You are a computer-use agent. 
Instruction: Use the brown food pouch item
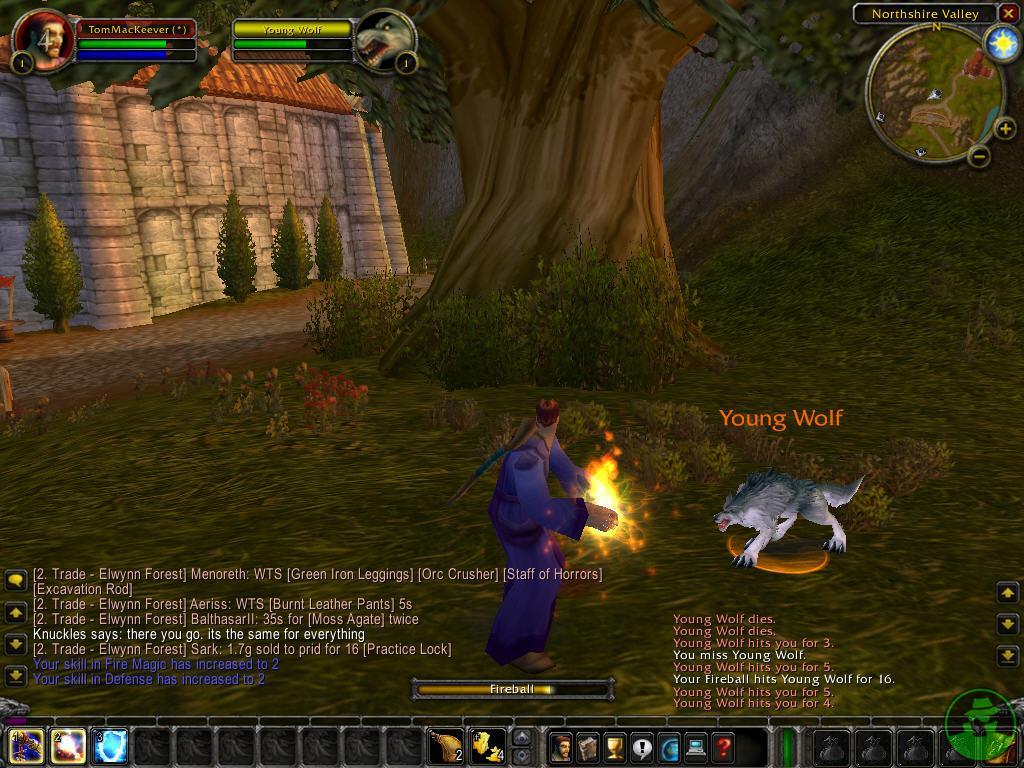pyautogui.click(x=446, y=746)
